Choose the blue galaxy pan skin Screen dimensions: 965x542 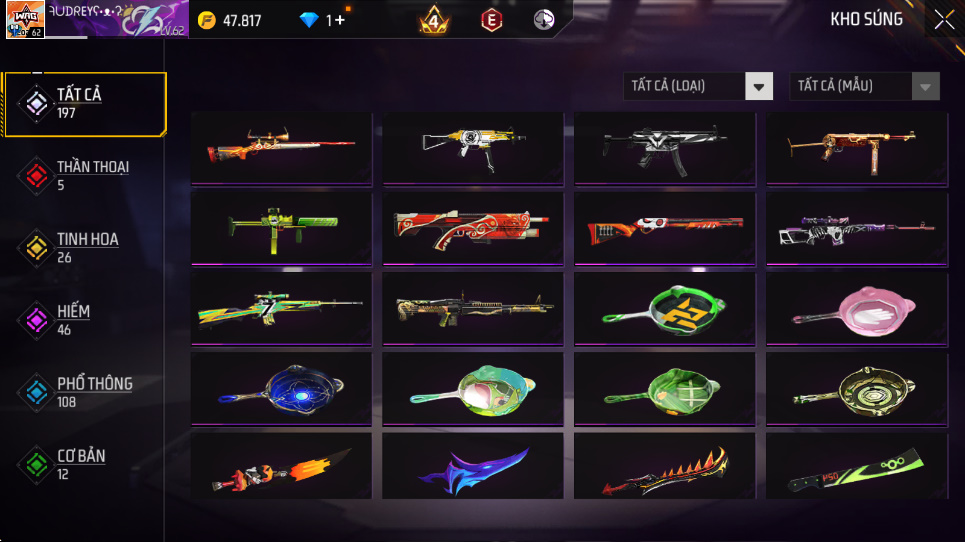pos(280,389)
